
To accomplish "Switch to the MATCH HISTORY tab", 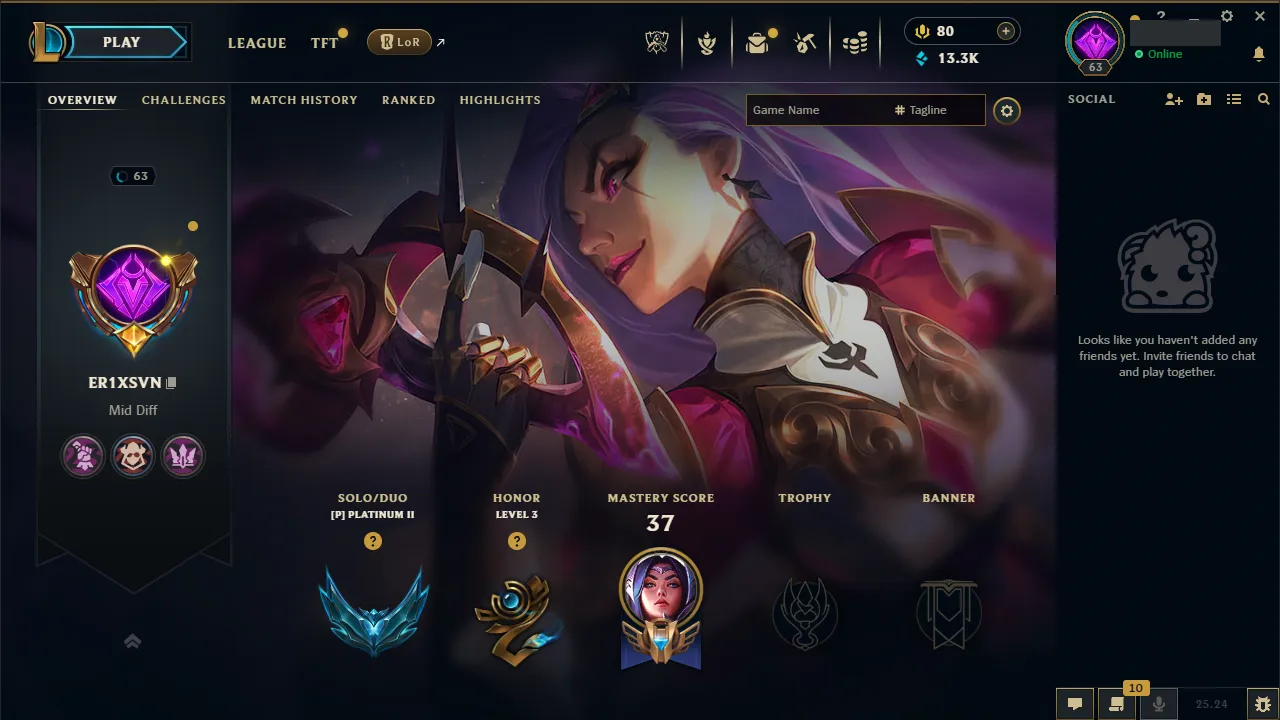I will pos(304,100).
